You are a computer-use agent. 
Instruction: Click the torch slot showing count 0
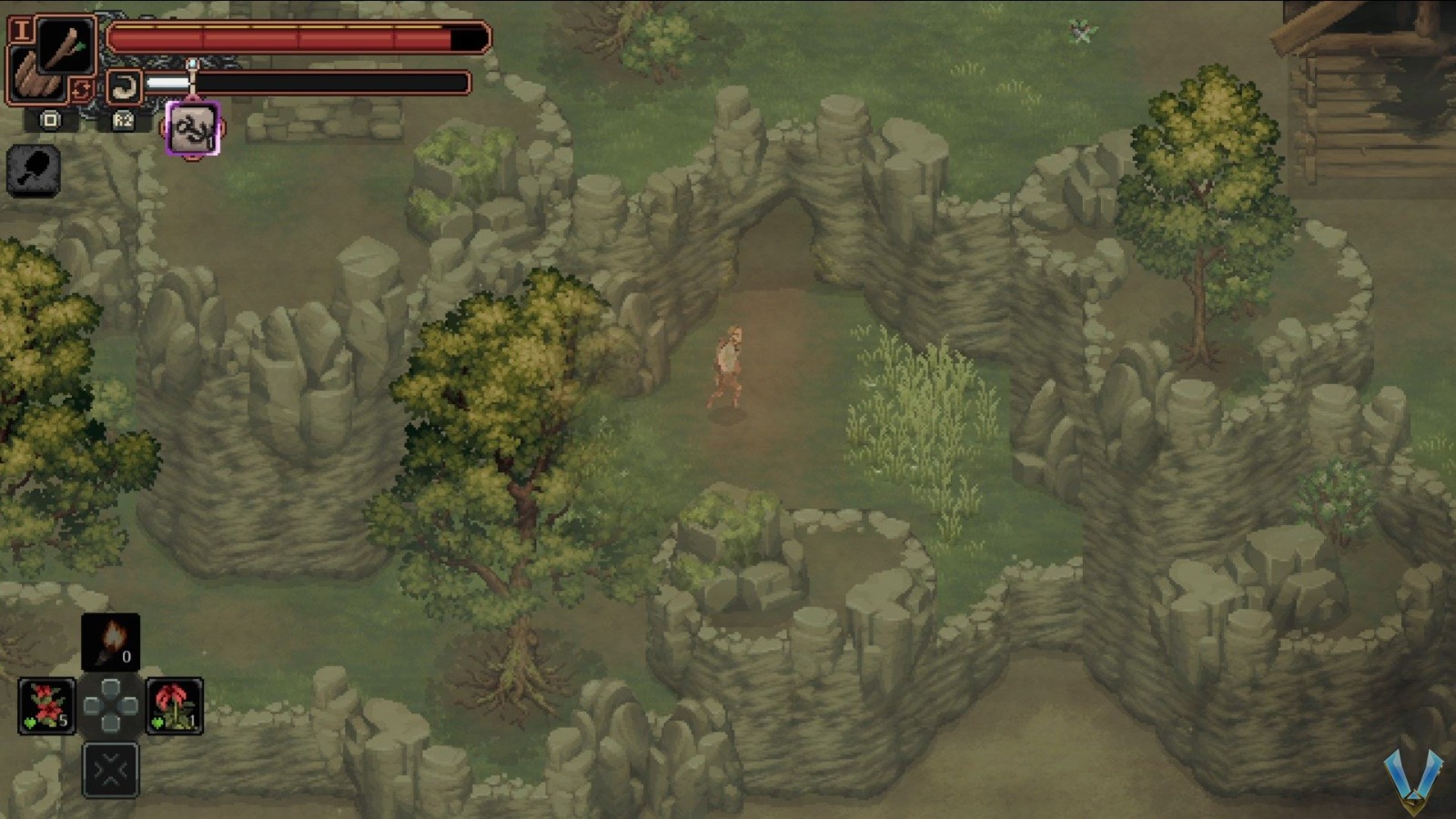(x=111, y=642)
